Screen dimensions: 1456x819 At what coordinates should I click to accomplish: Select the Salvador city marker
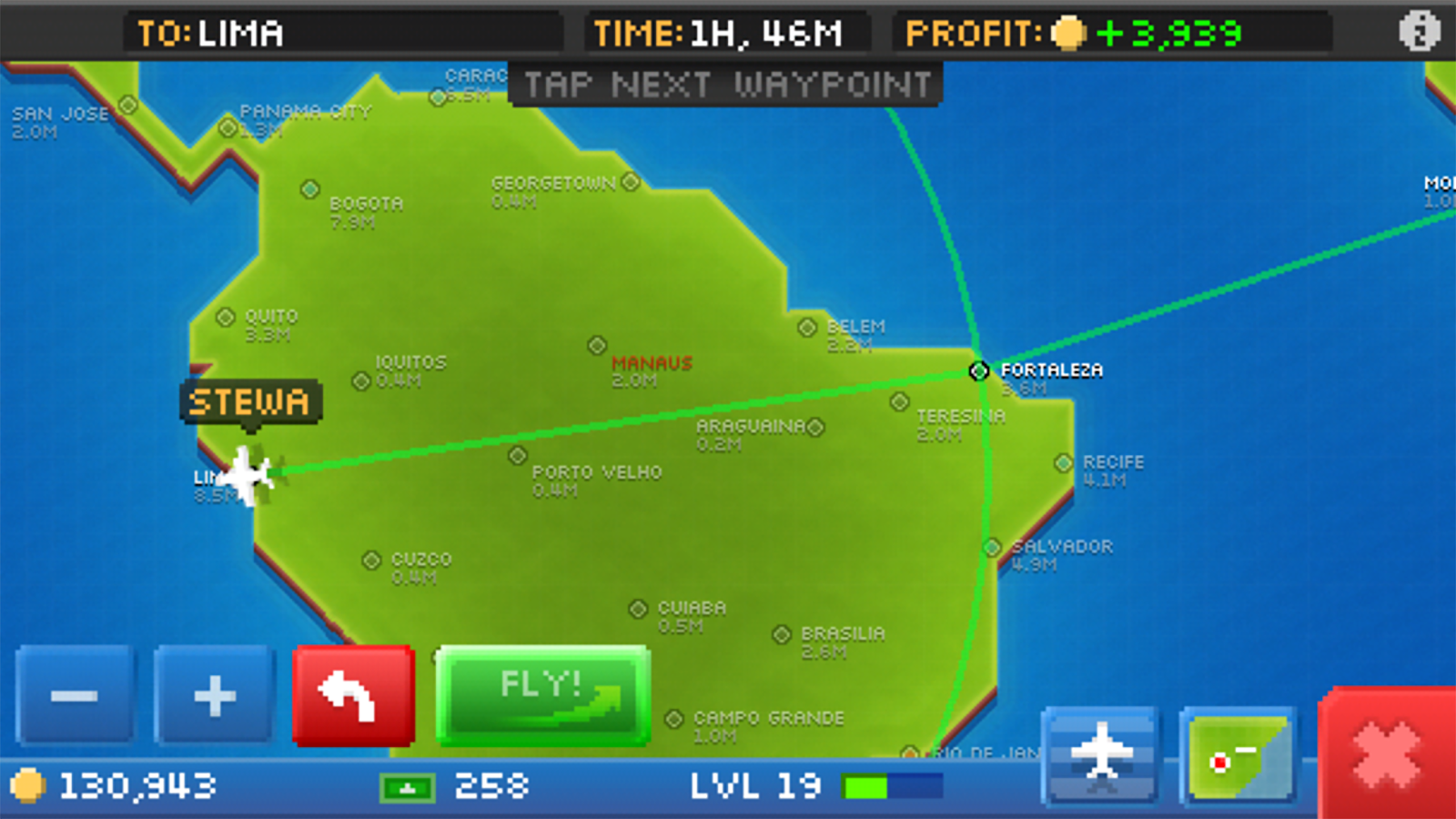(992, 547)
